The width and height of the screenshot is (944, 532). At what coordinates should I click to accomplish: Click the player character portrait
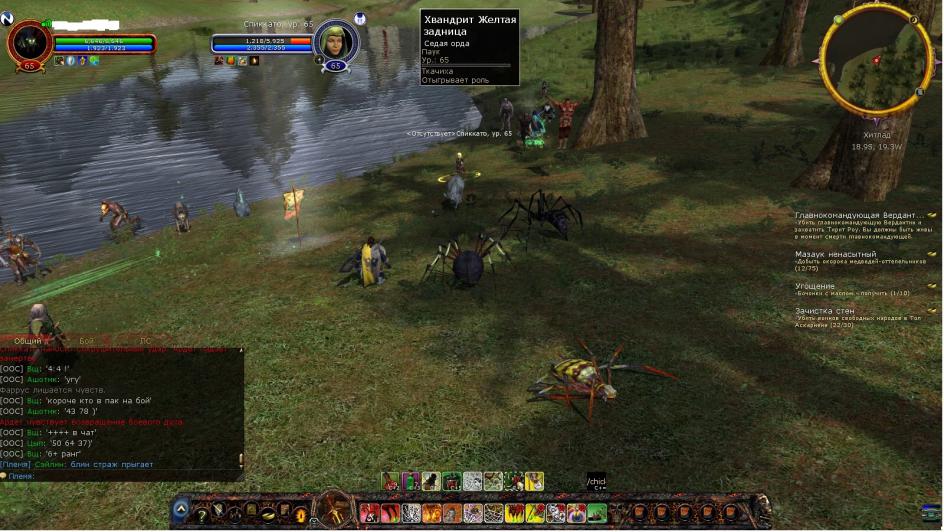[29, 42]
